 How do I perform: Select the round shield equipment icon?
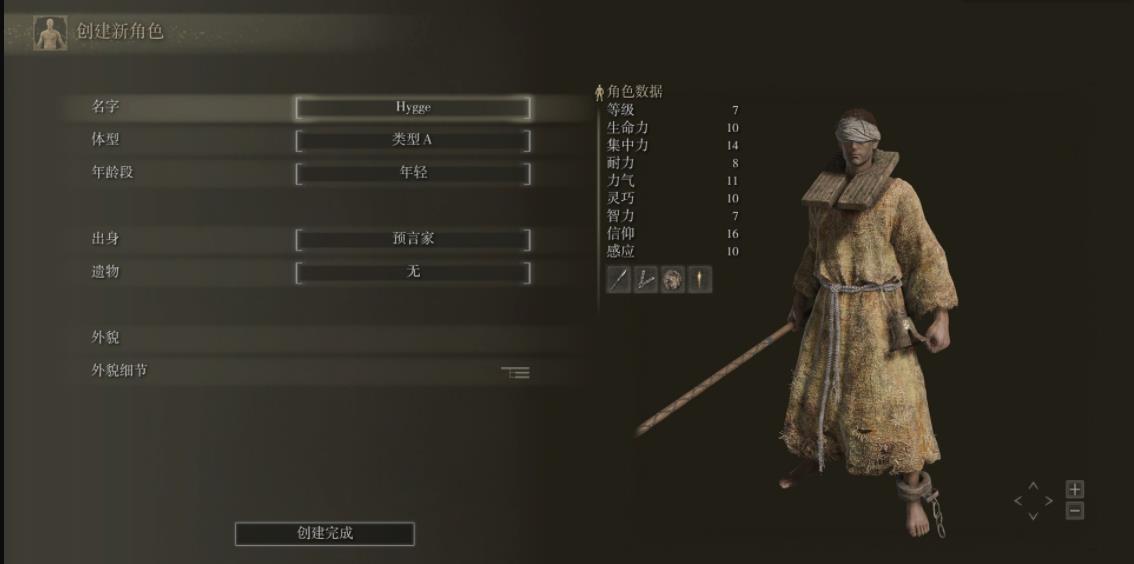pyautogui.click(x=673, y=280)
